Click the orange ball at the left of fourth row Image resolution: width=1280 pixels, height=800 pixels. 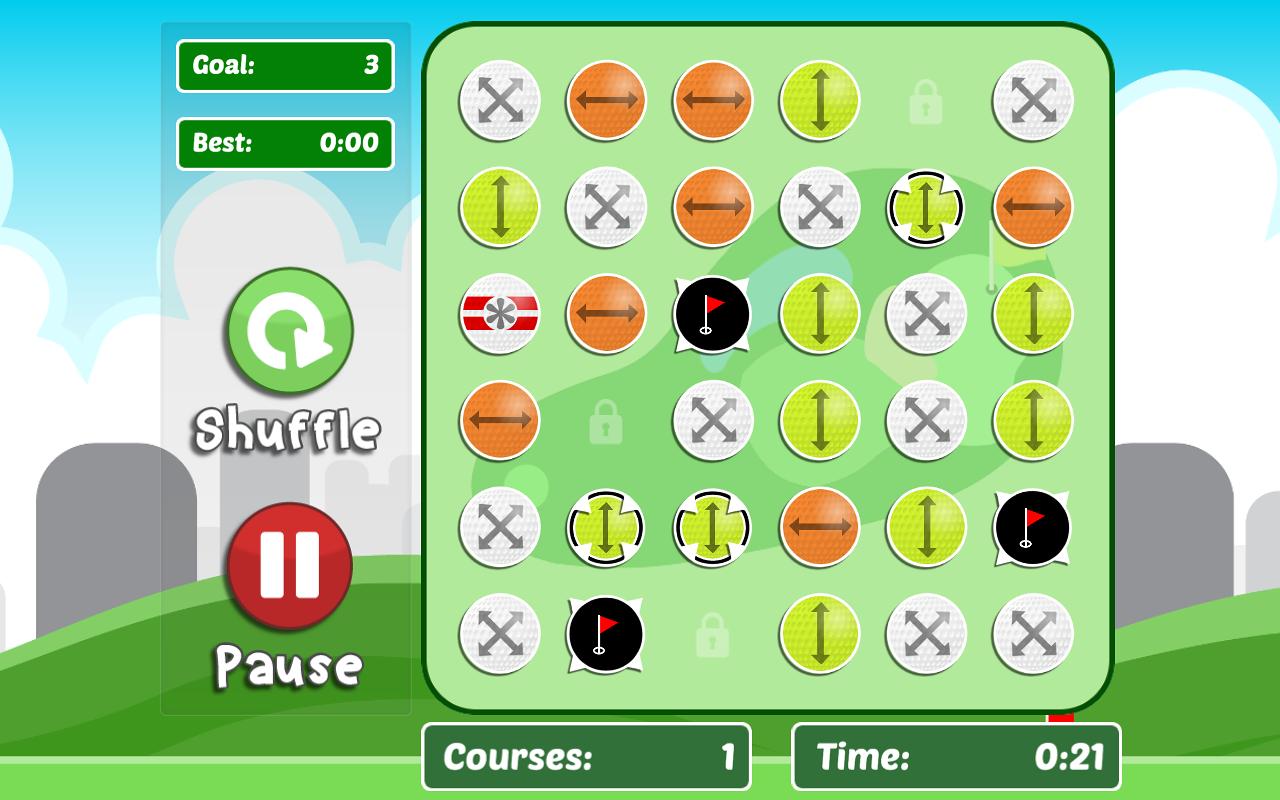(498, 420)
